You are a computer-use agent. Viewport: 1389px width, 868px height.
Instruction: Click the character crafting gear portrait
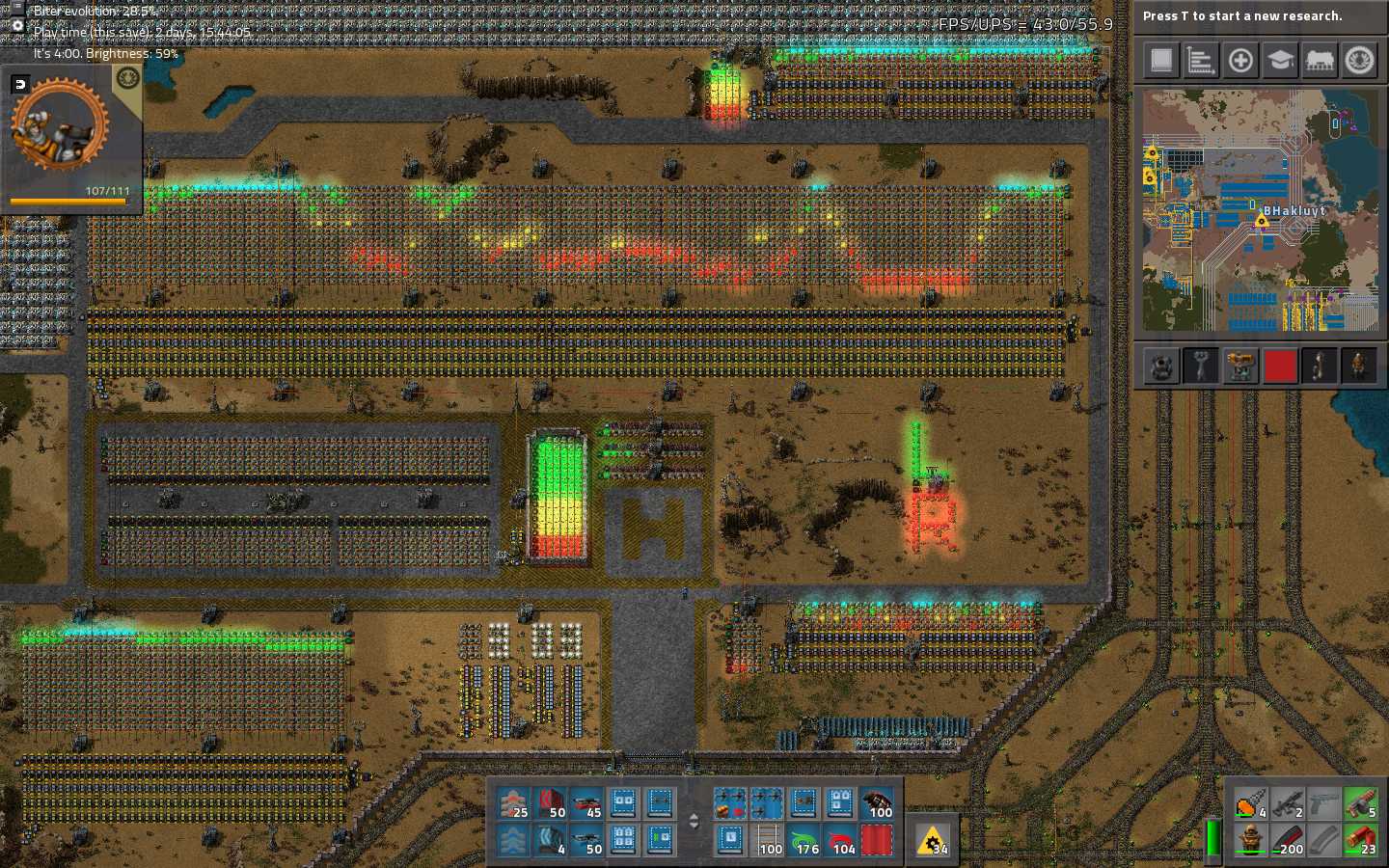(60, 125)
